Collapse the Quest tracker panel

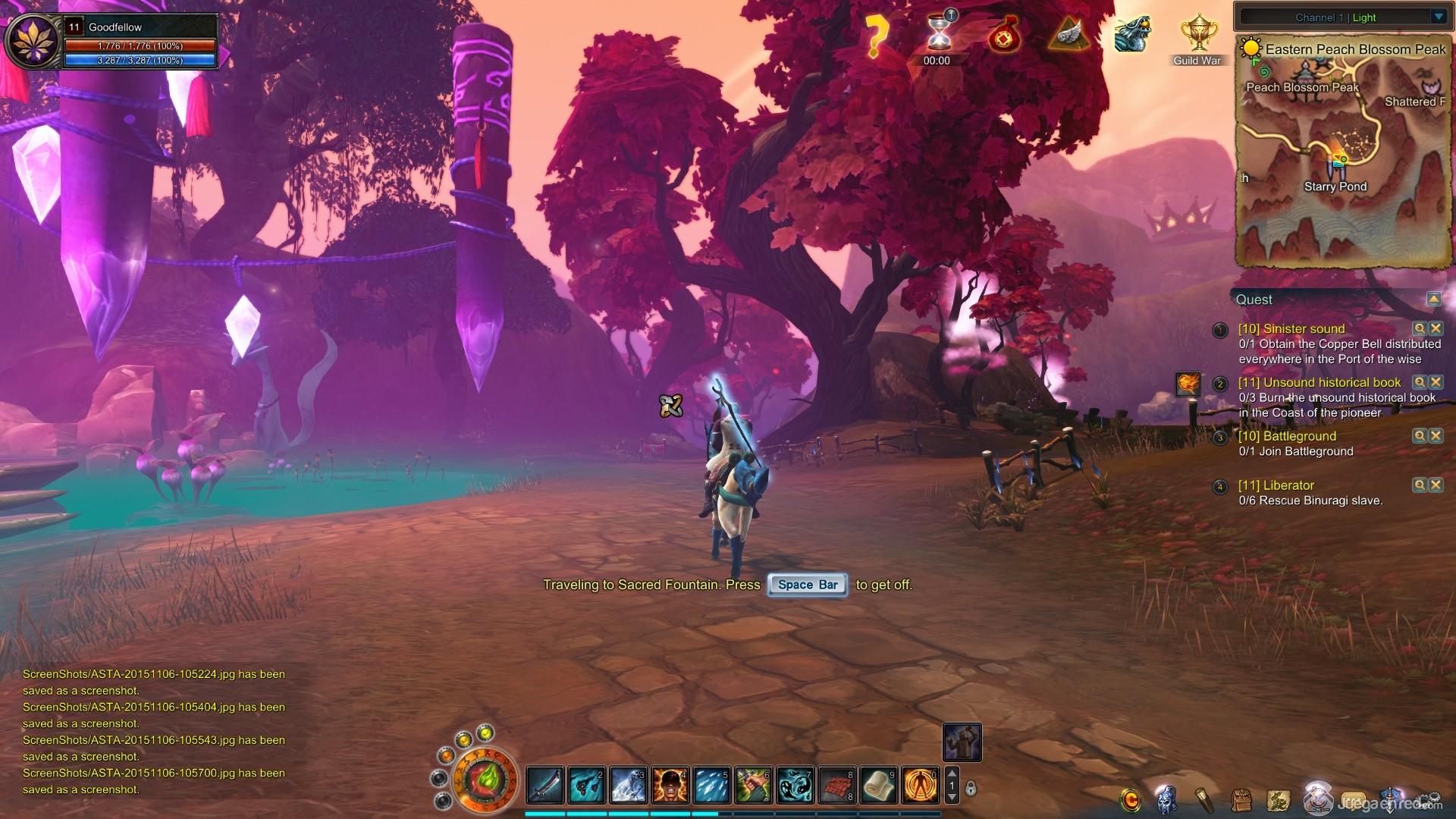[x=1433, y=299]
